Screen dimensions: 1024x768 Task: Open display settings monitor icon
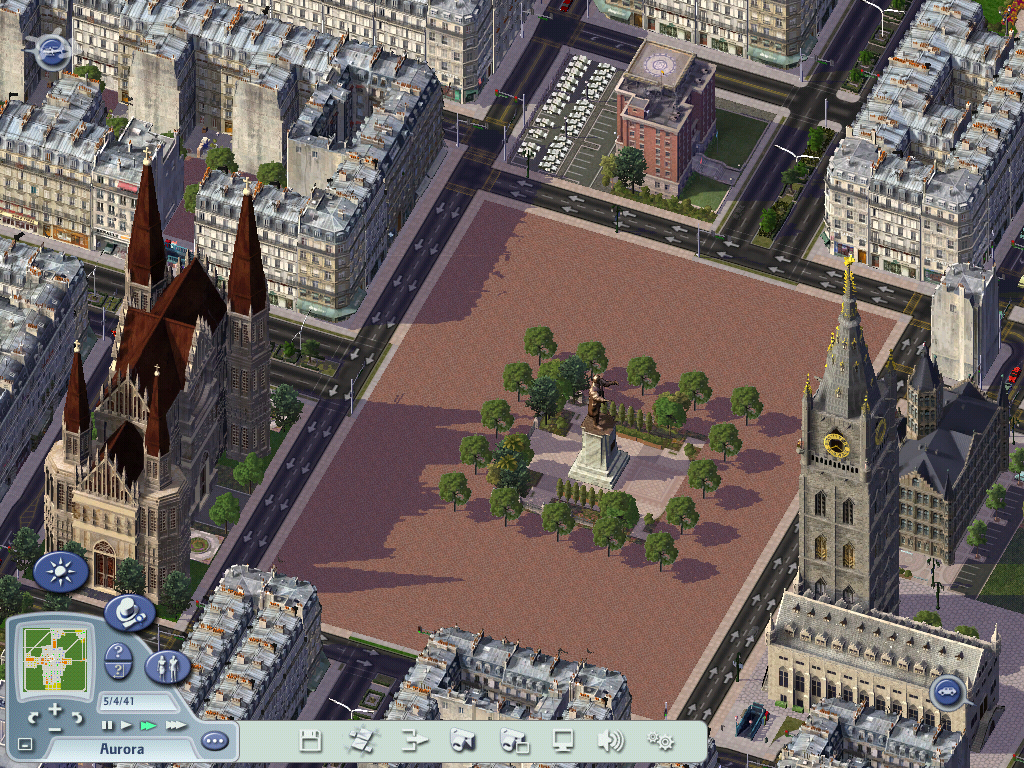(x=564, y=741)
